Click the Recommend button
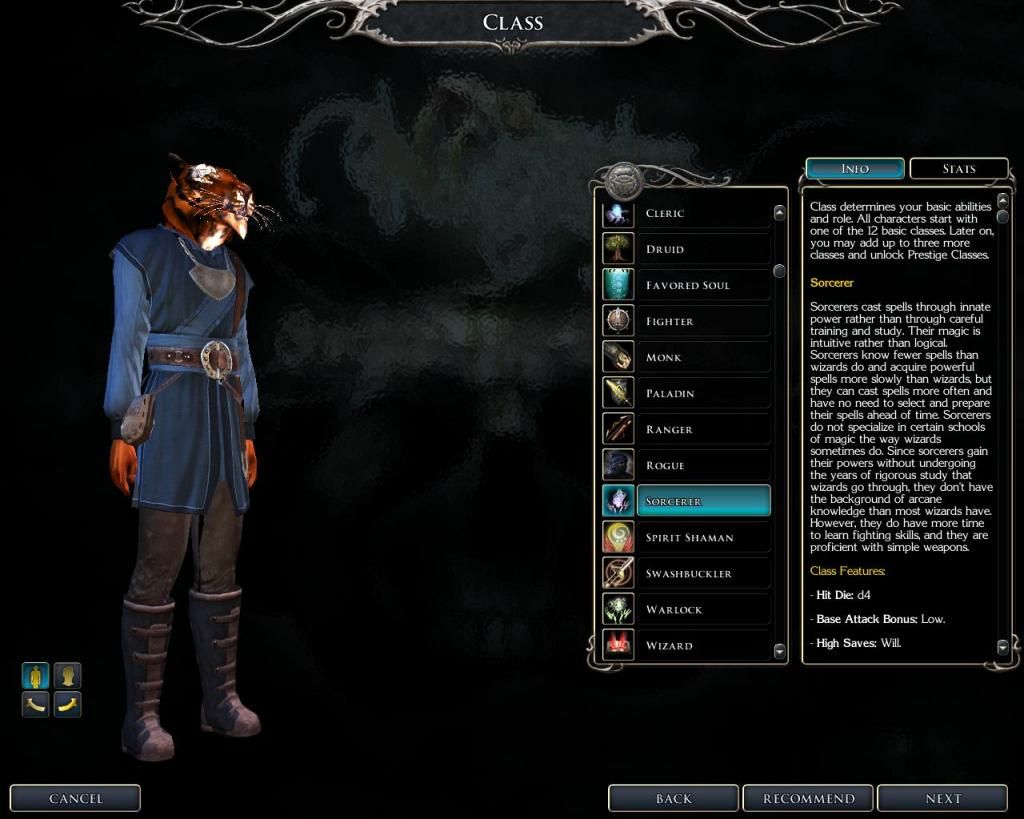Viewport: 1024px width, 819px height. [809, 798]
